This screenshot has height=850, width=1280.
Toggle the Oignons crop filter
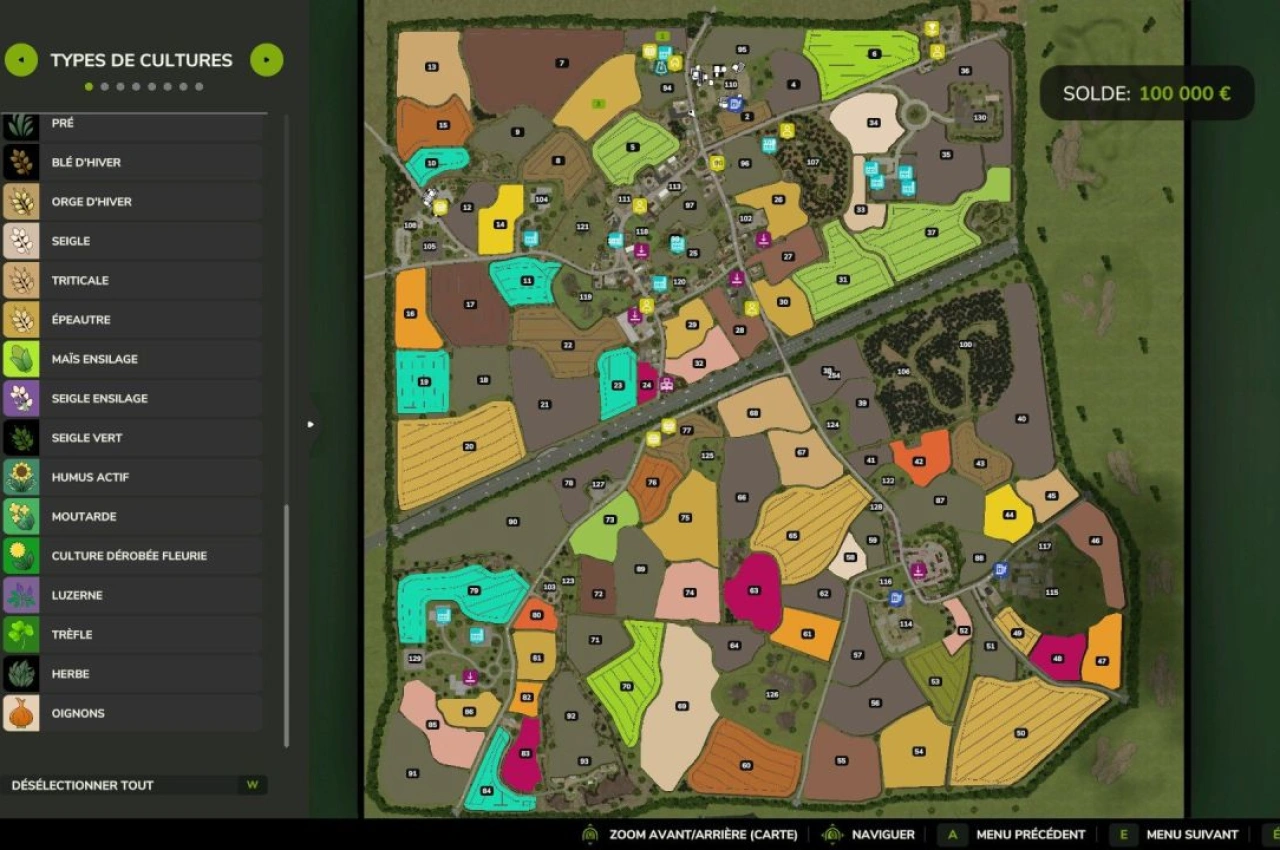tap(132, 713)
